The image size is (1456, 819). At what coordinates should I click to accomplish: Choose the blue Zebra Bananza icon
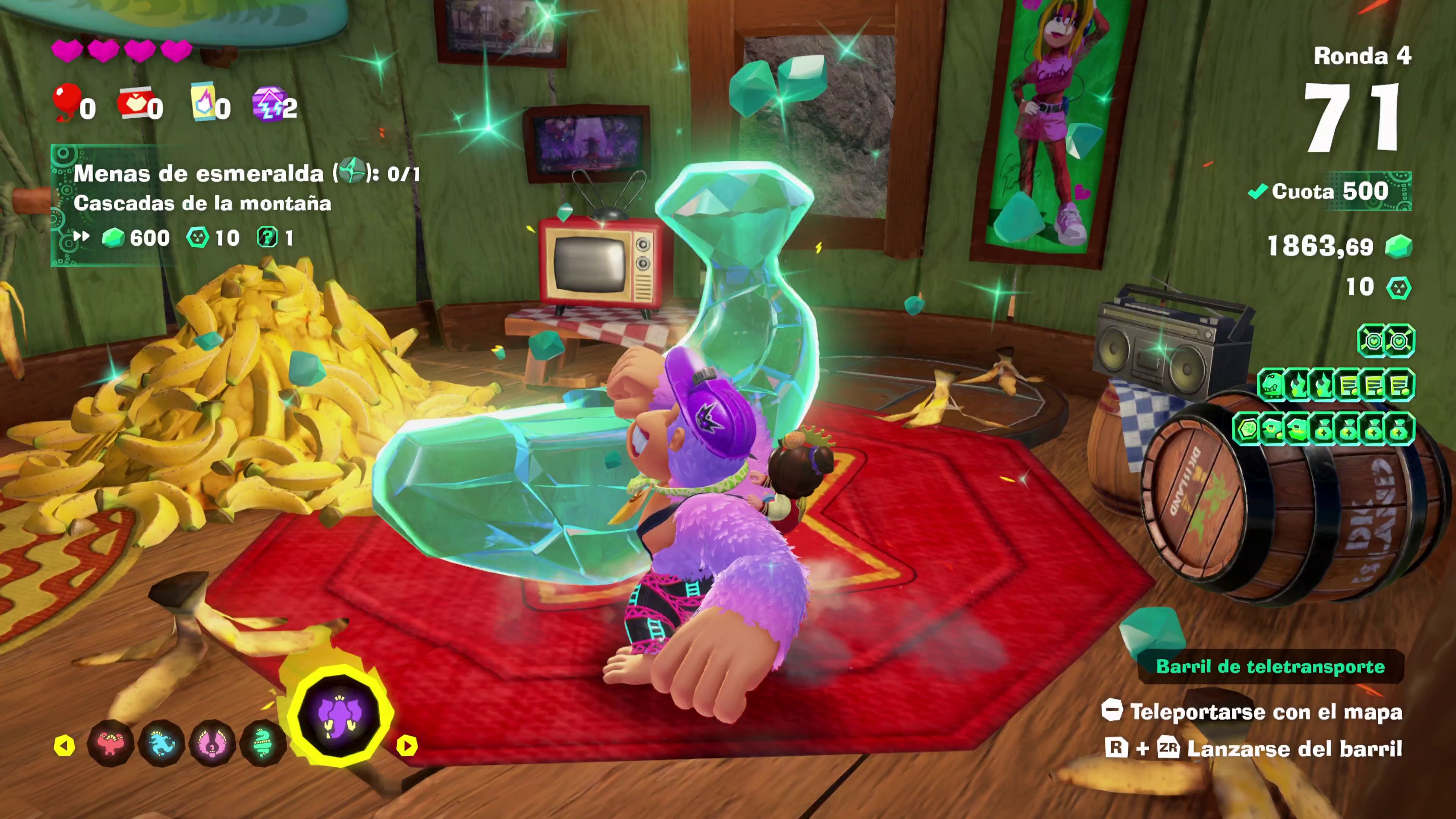162,744
